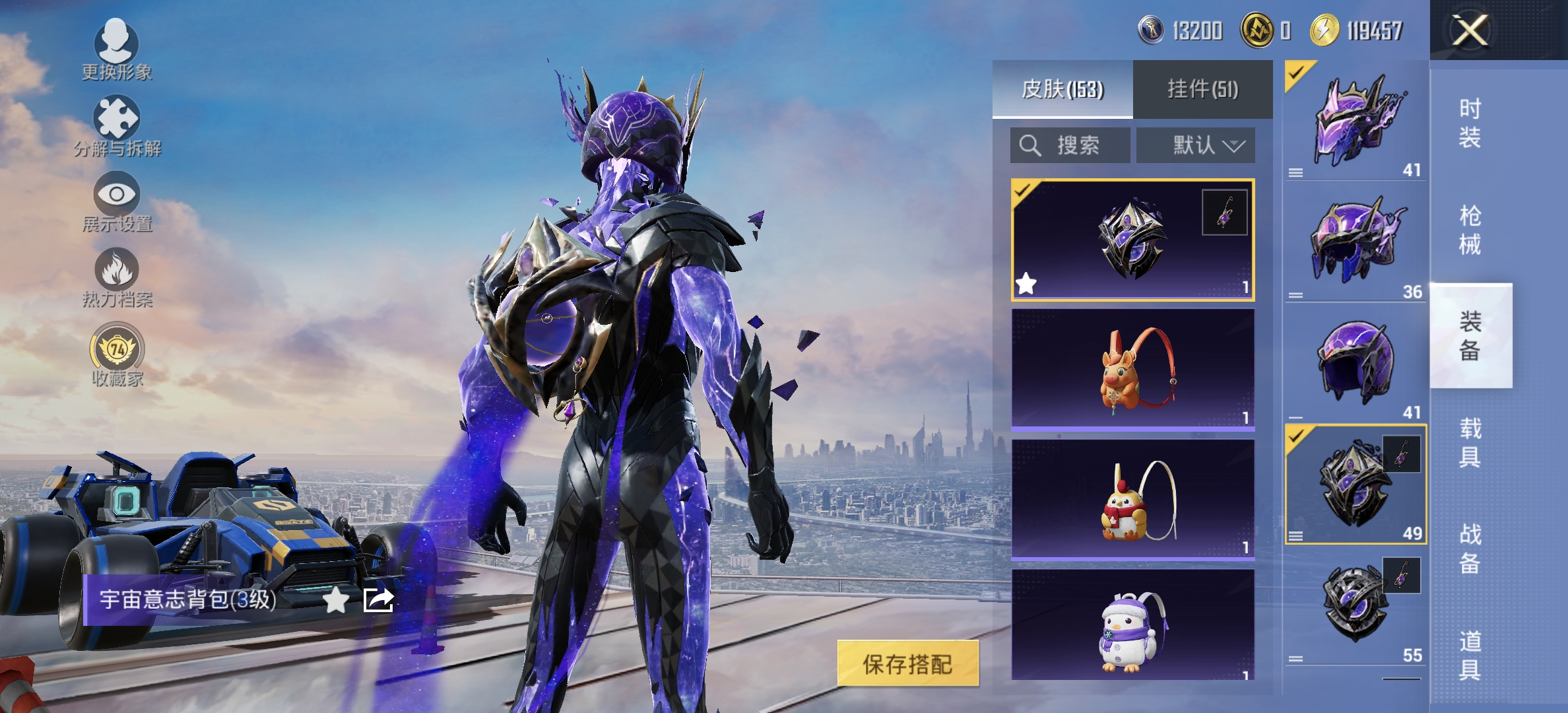View the 收藏家 collector level badge
The height and width of the screenshot is (713, 1568).
(117, 355)
